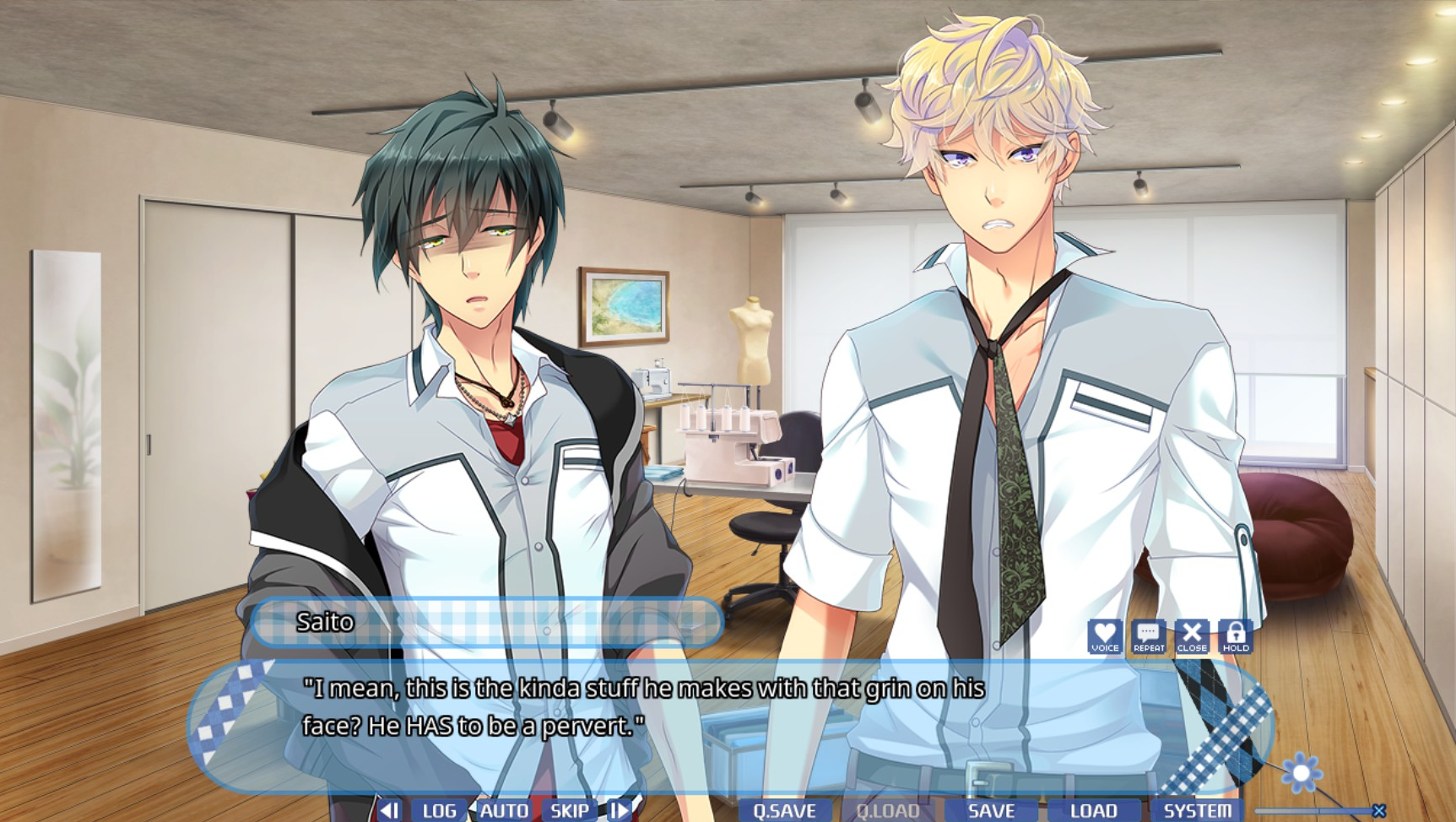Jump ahead with the next-scene arrow

(619, 810)
